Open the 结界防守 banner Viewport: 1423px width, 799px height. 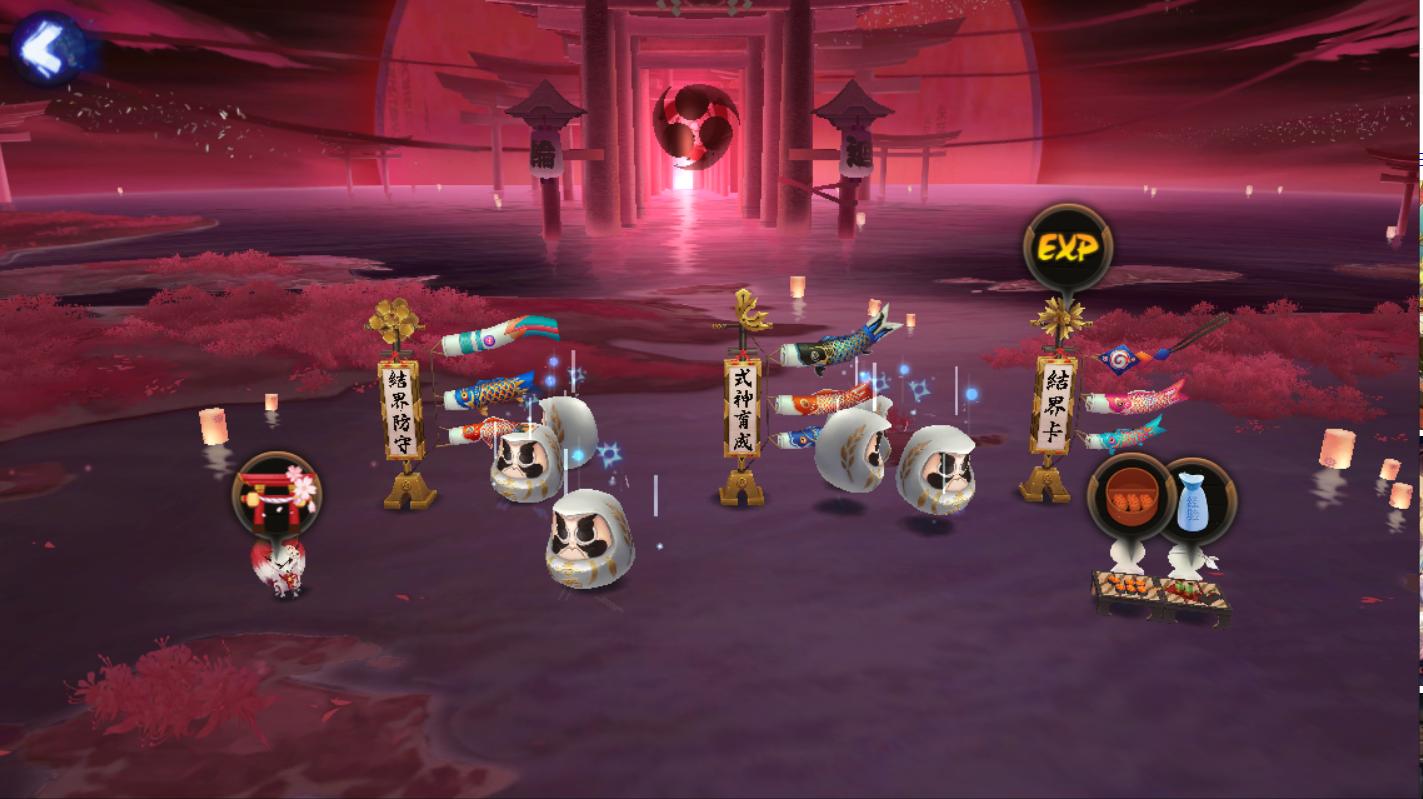401,409
